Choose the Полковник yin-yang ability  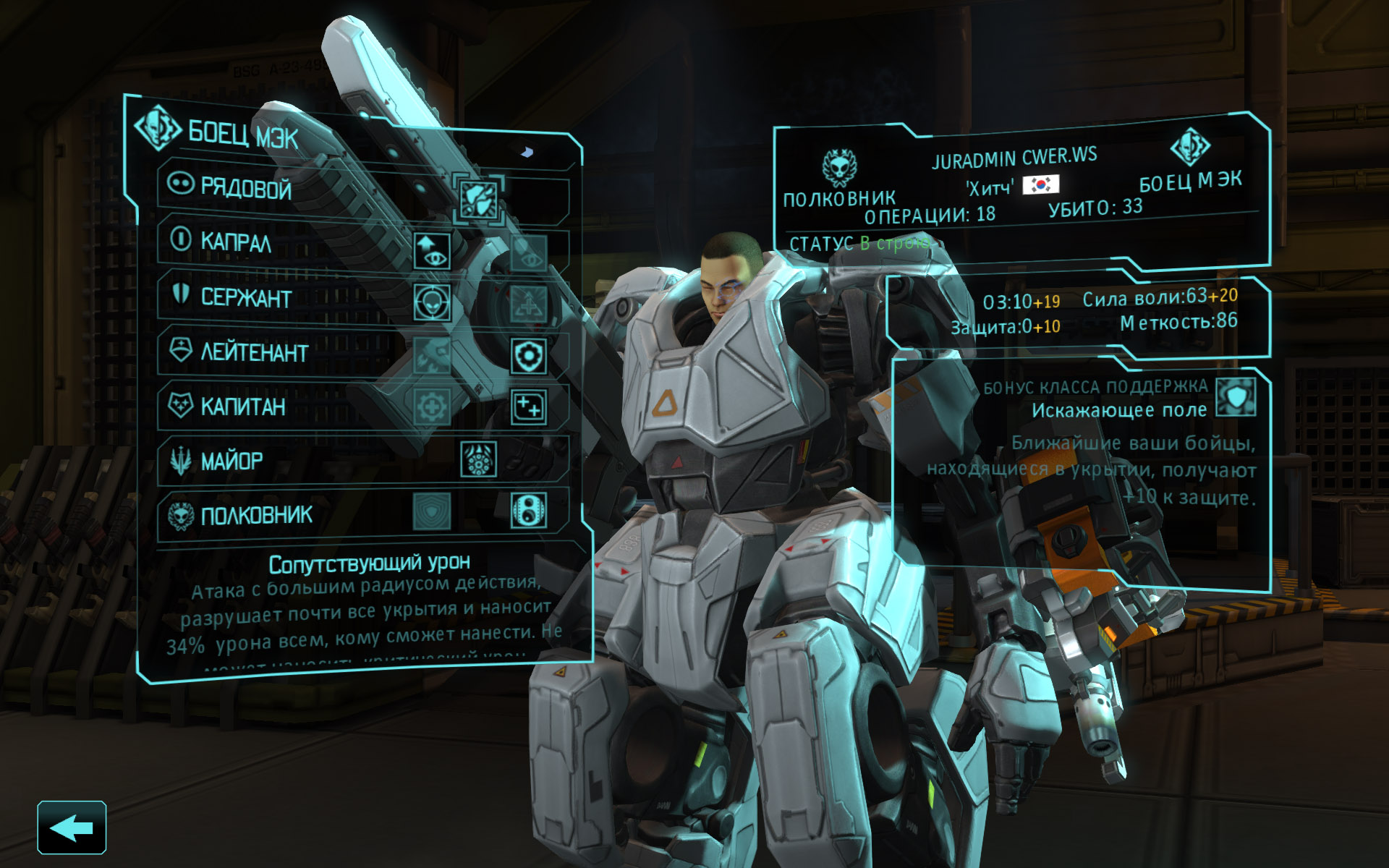529,511
